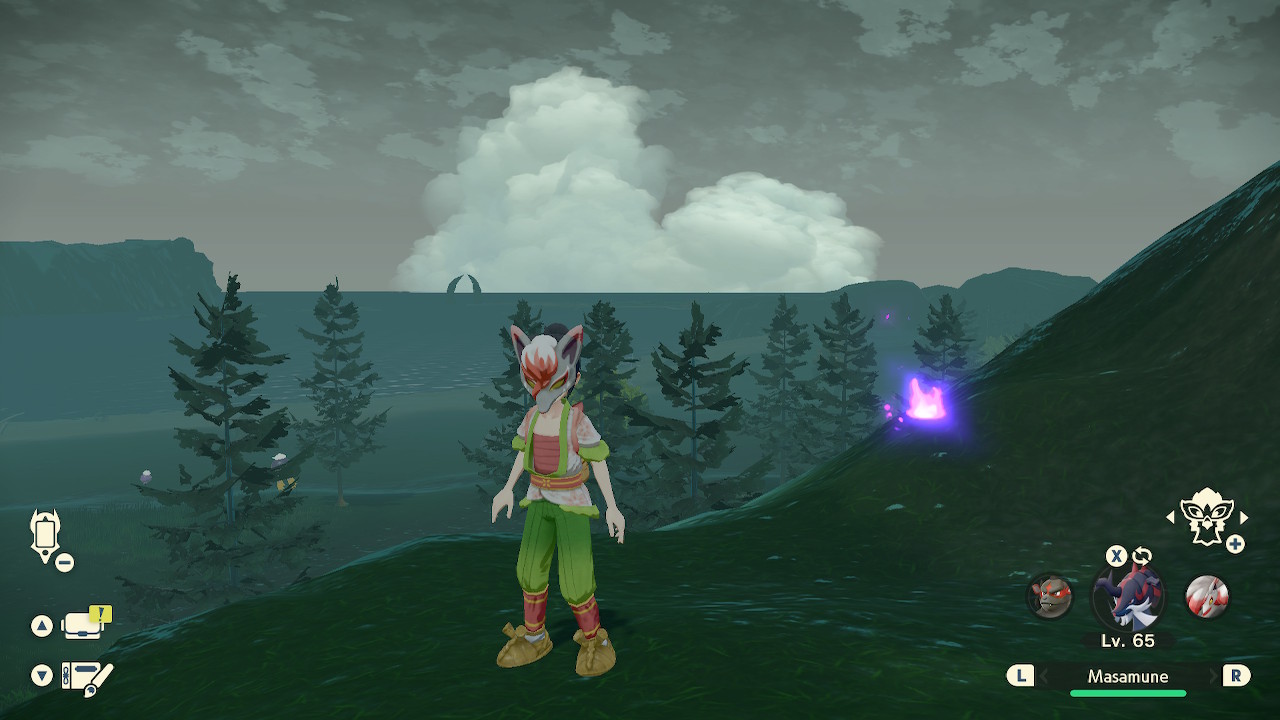Viewport: 1280px width, 720px height.
Task: Open the satchel bag icon
Action: (84, 625)
